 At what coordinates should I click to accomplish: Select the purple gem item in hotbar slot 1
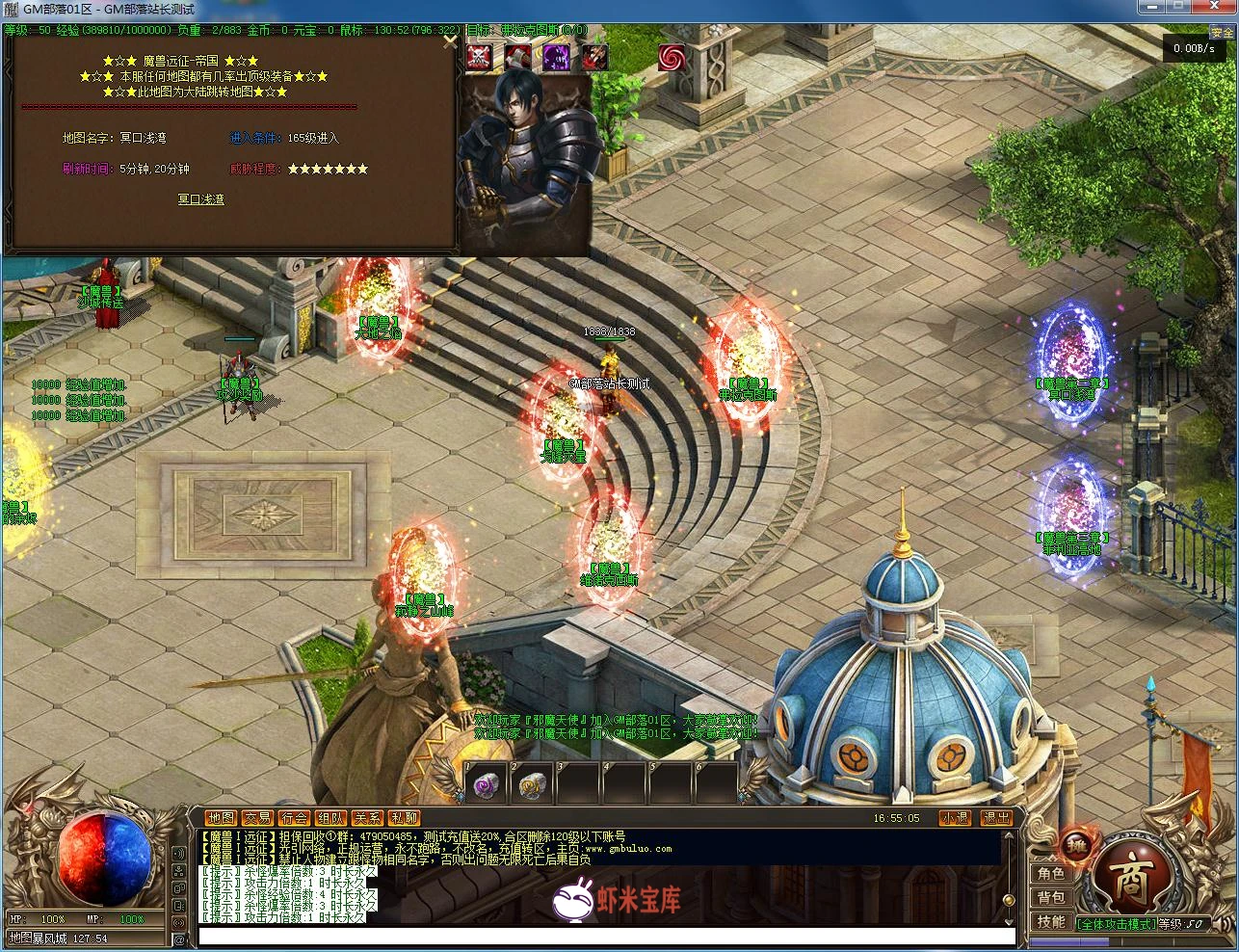[x=485, y=785]
